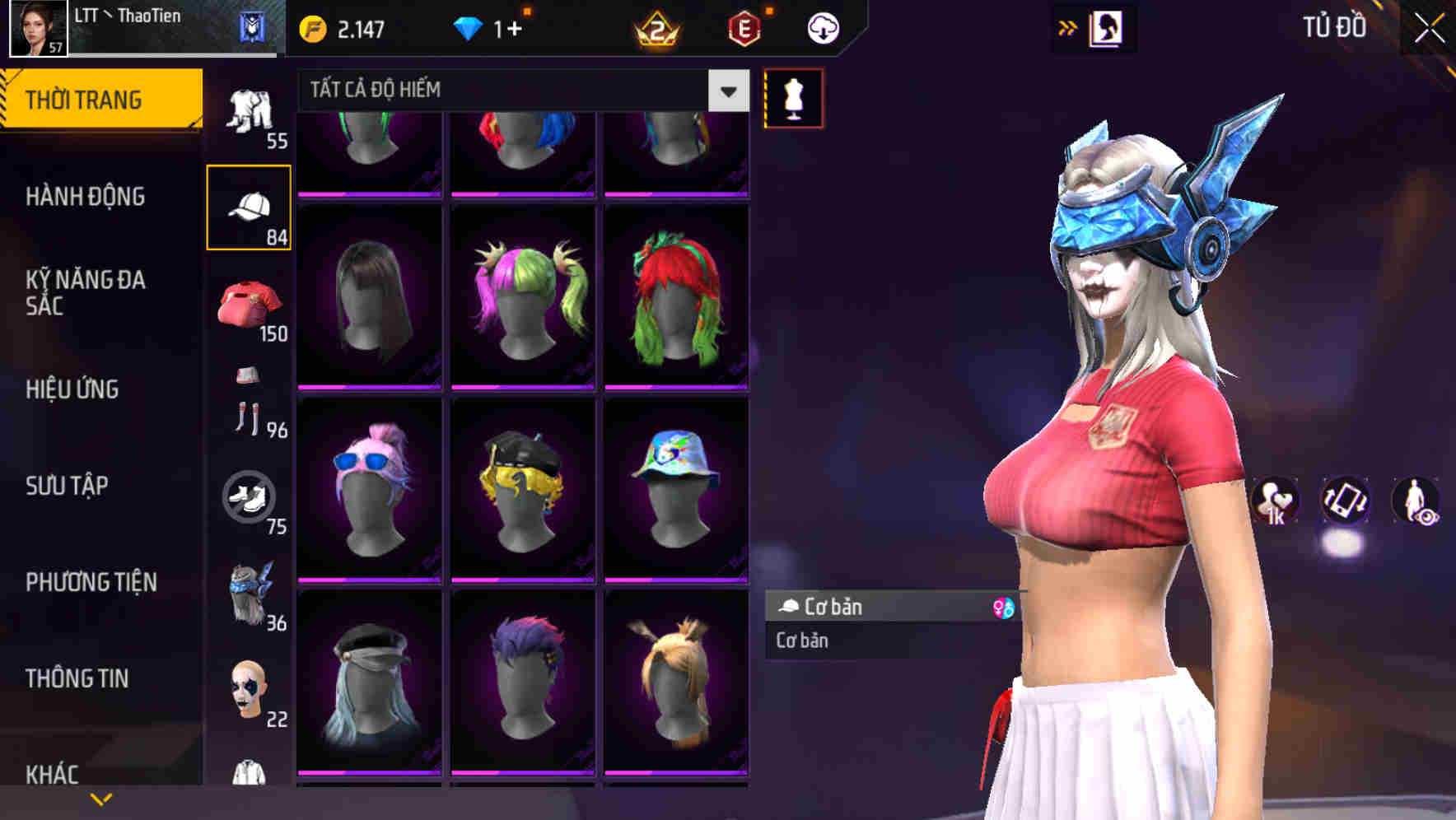The width and height of the screenshot is (1456, 820).
Task: Select the hat category icon showing 84 items
Action: pos(250,204)
